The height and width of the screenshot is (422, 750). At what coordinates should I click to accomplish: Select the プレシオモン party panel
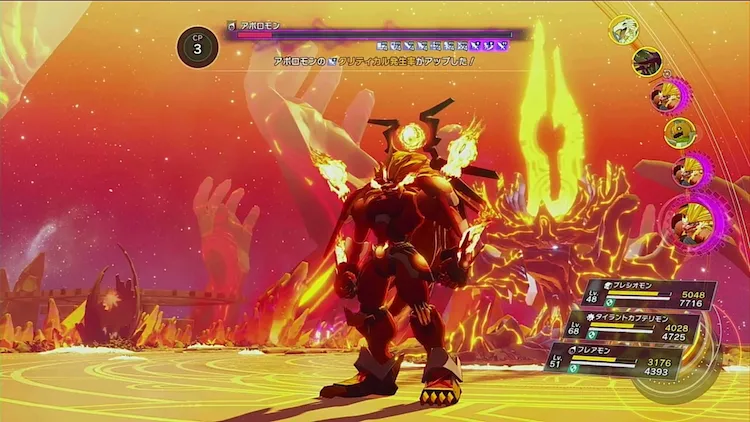[650, 297]
